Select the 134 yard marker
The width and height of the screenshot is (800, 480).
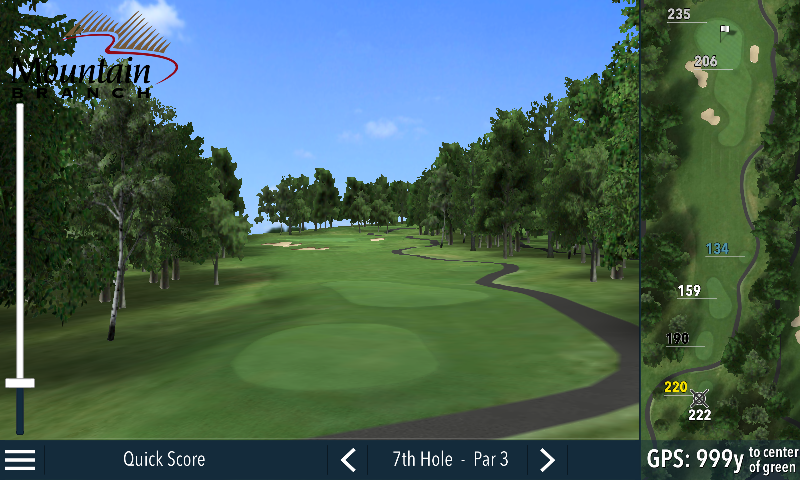point(717,249)
